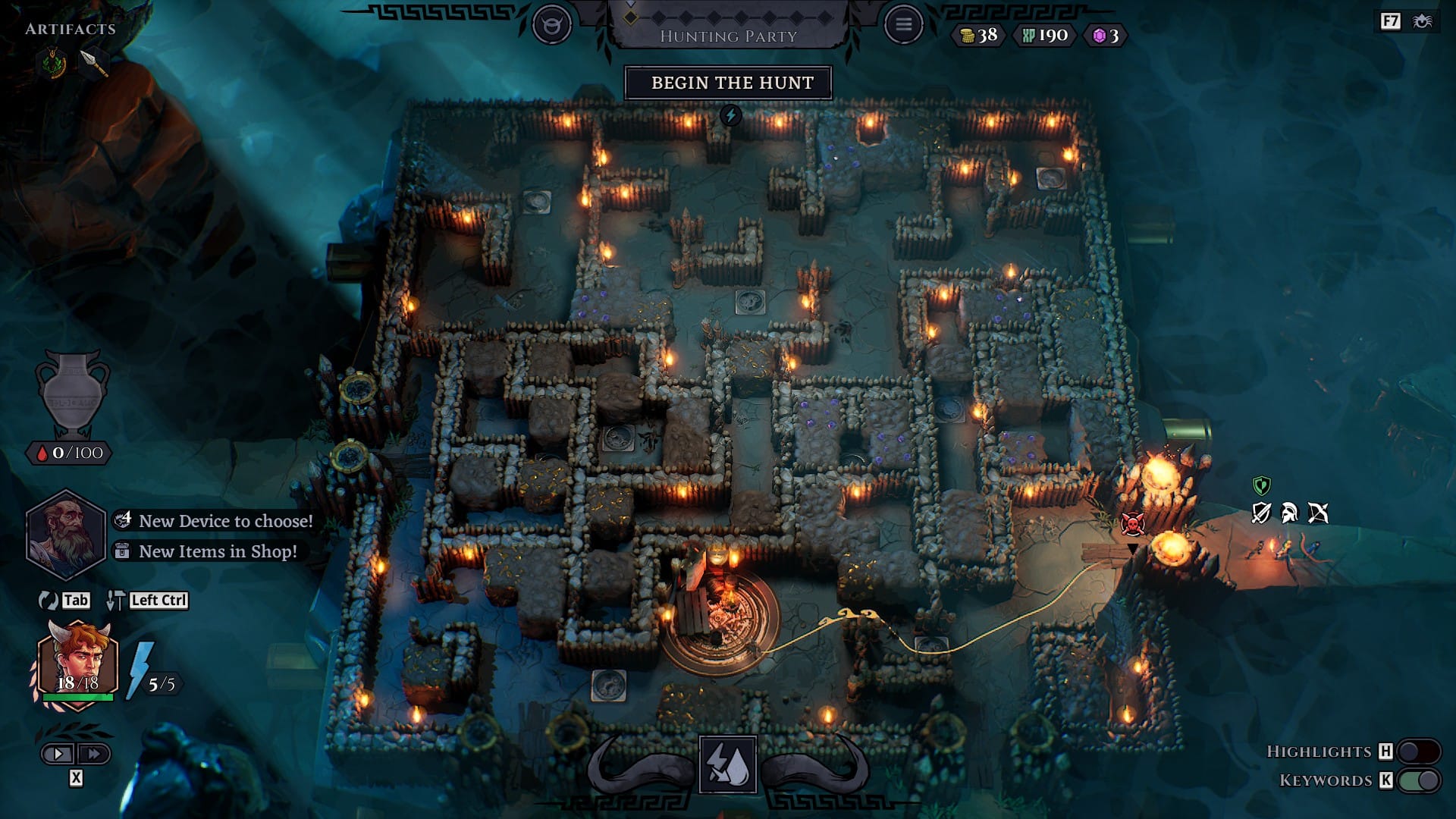Inspect the spear tip artifact
The width and height of the screenshot is (1456, 819).
(x=93, y=63)
